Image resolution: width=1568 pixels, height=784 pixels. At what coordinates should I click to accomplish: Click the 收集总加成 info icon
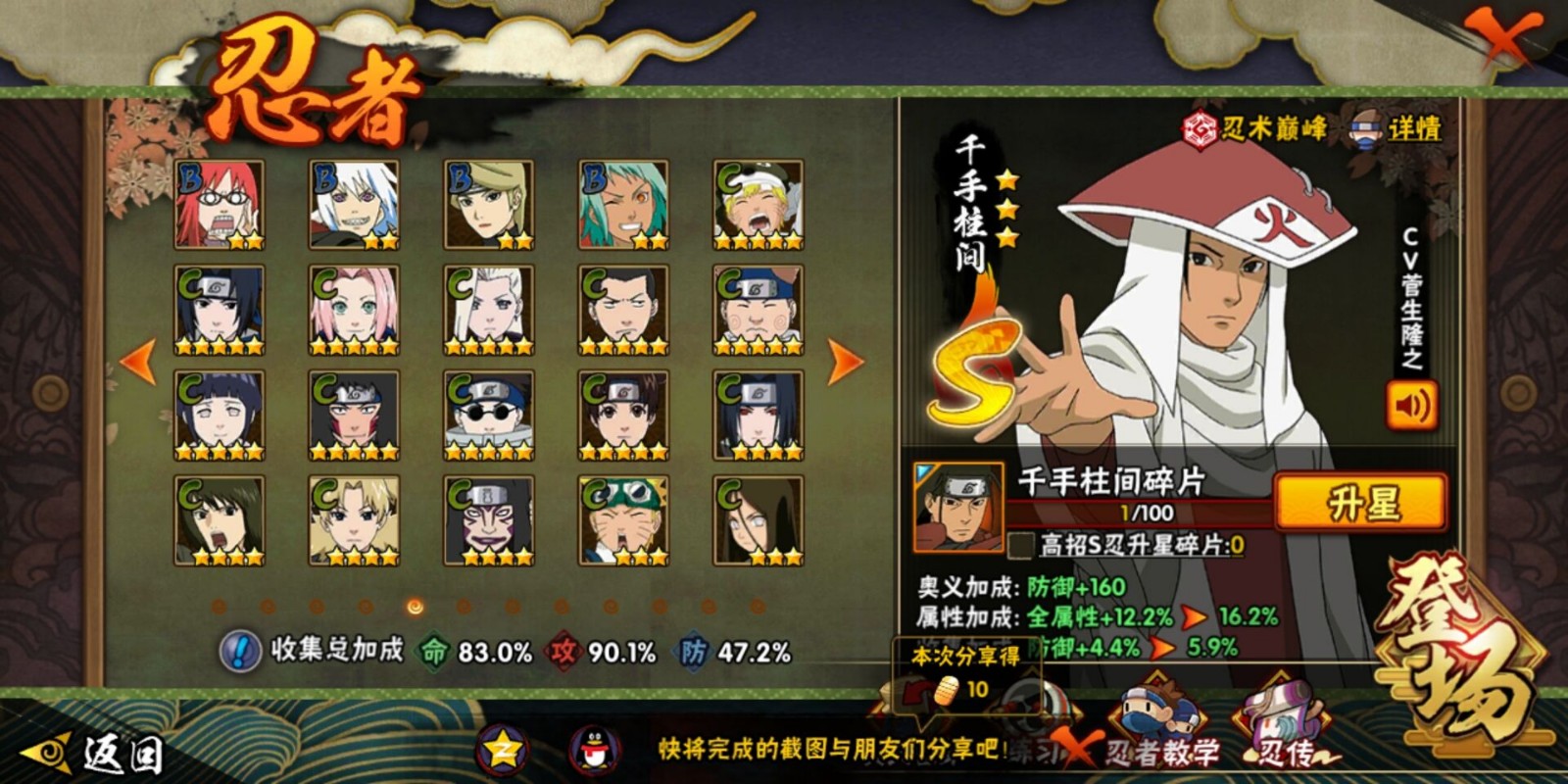point(238,651)
